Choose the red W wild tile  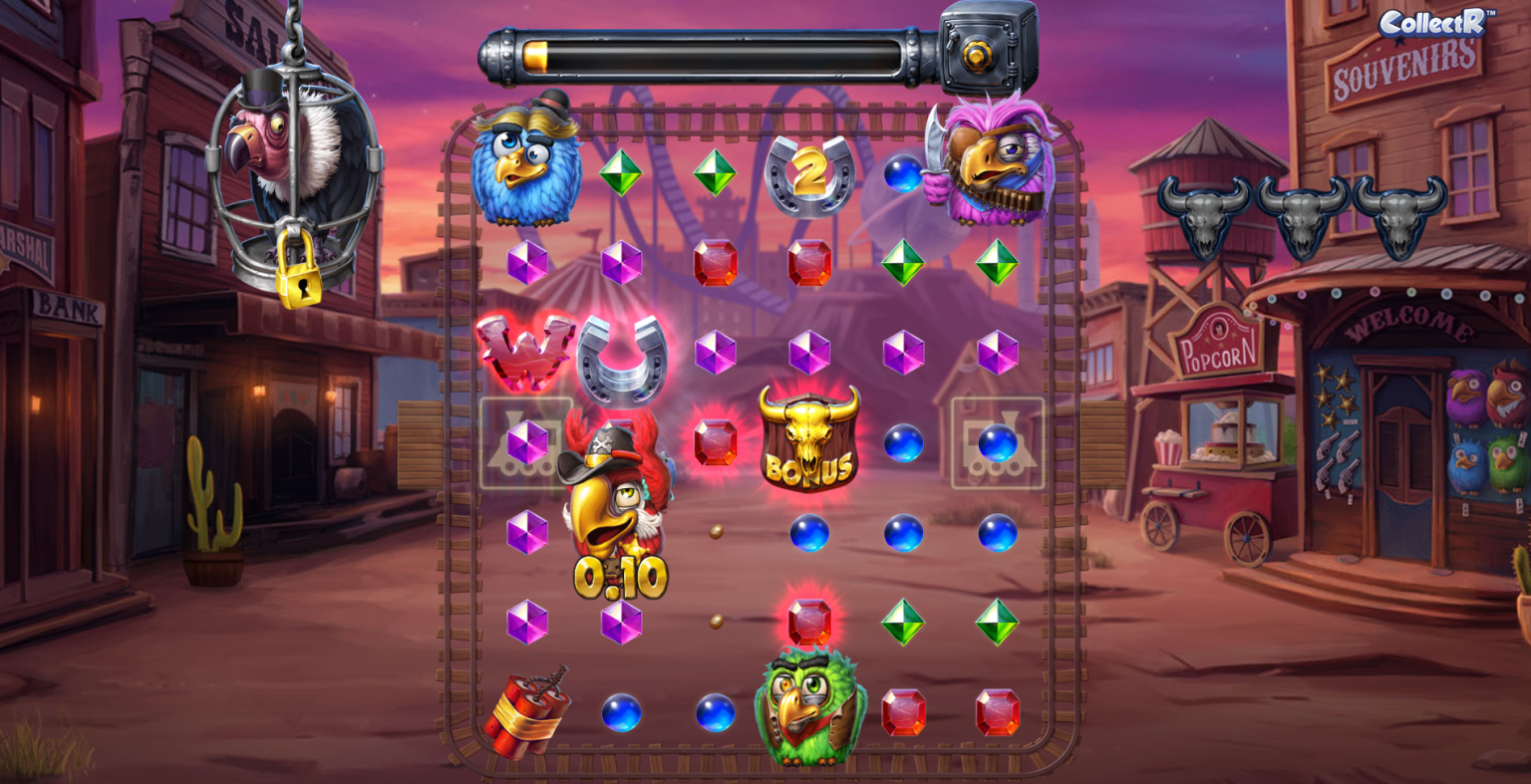point(524,351)
